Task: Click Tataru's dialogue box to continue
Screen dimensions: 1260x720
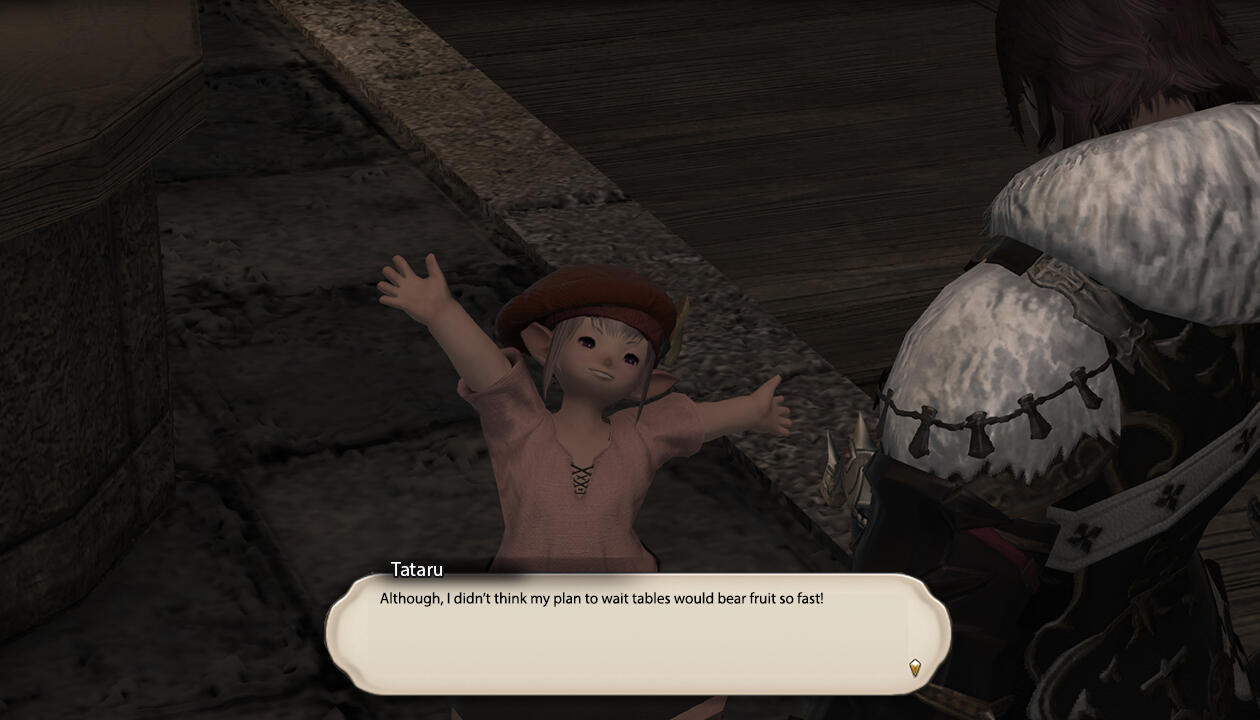Action: pos(637,633)
